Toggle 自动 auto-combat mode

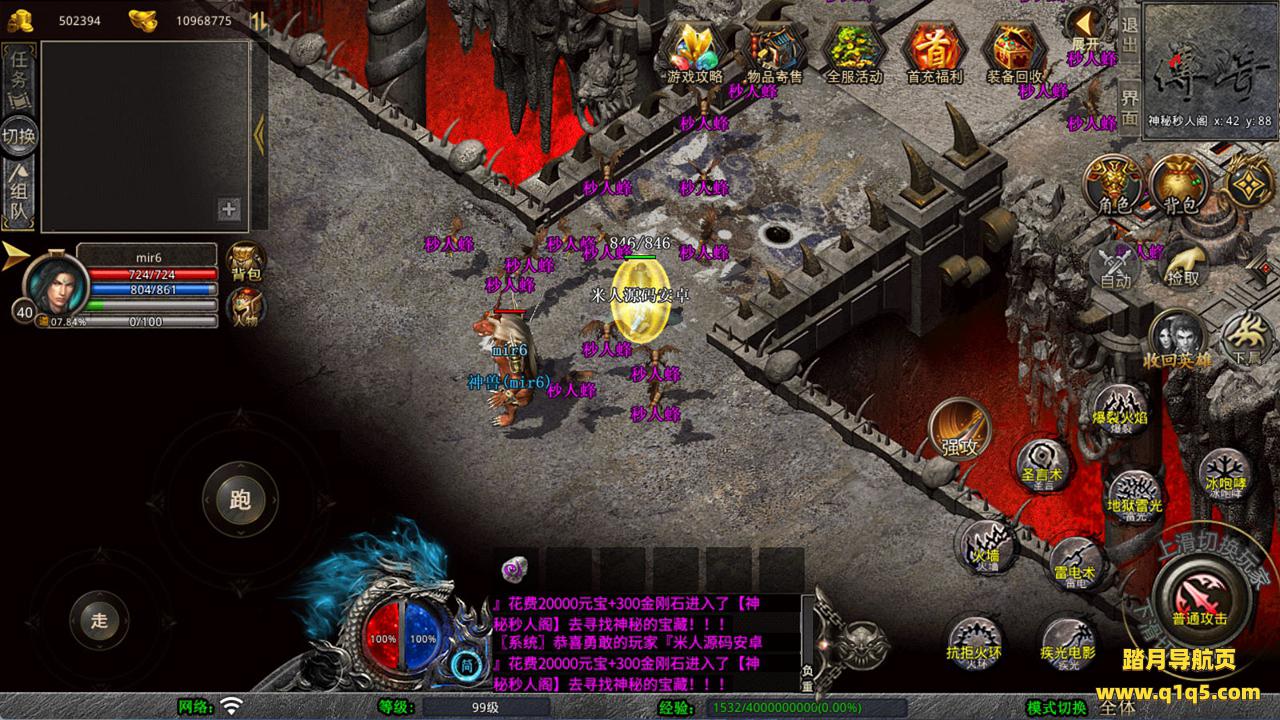click(1115, 267)
